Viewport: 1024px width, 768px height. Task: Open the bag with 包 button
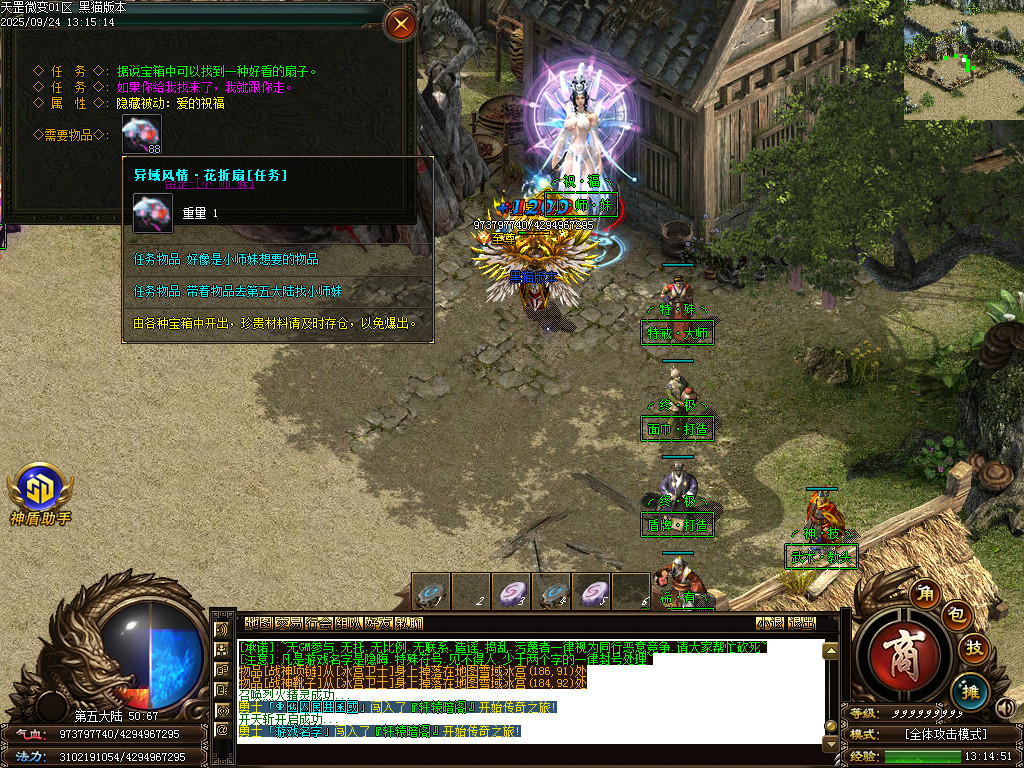click(x=955, y=617)
